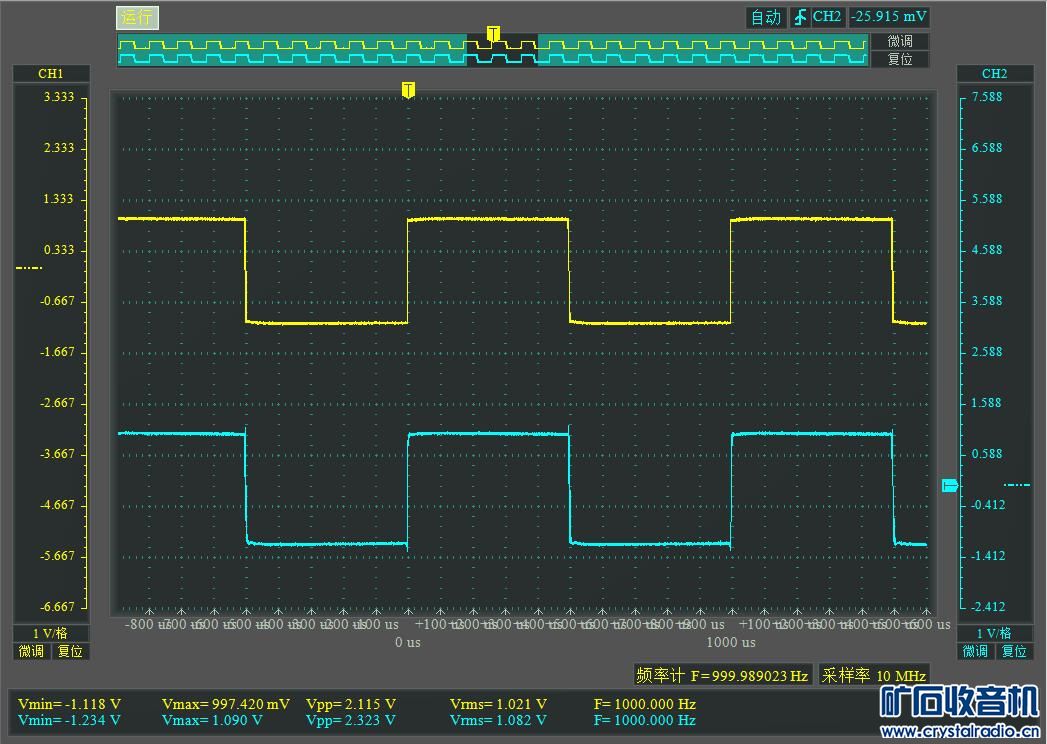Screen dimensions: 1047x744
Task: Click 微调 beside the waveform overview strip
Action: pos(900,41)
